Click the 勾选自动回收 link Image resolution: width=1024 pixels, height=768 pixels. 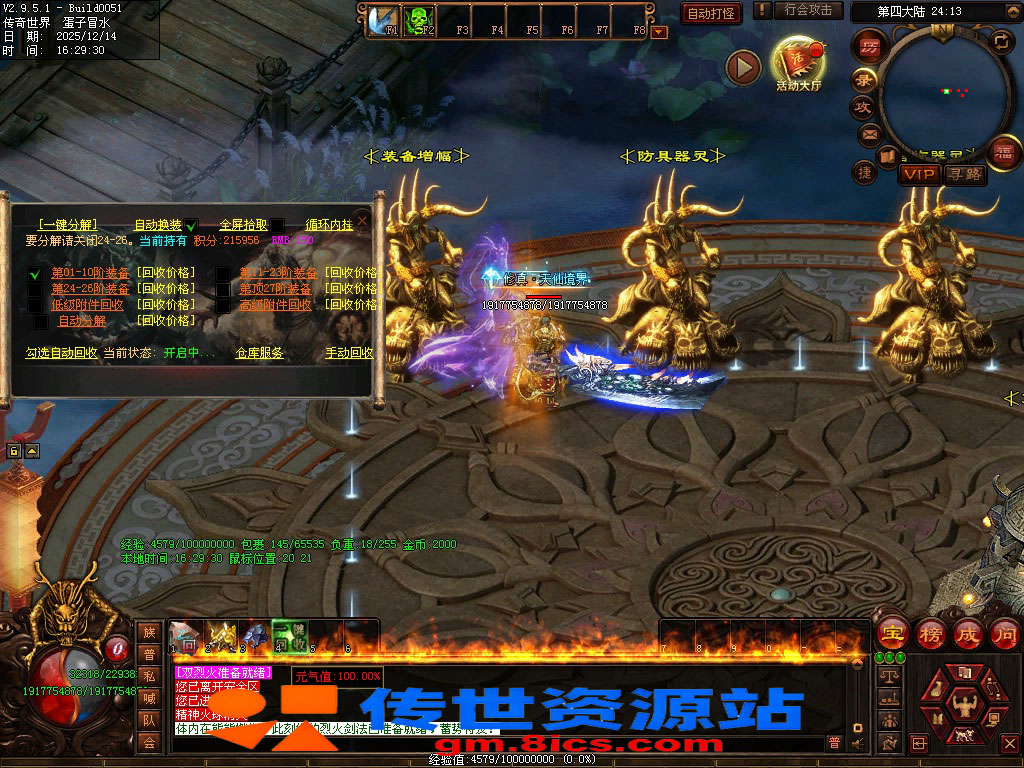pos(61,353)
